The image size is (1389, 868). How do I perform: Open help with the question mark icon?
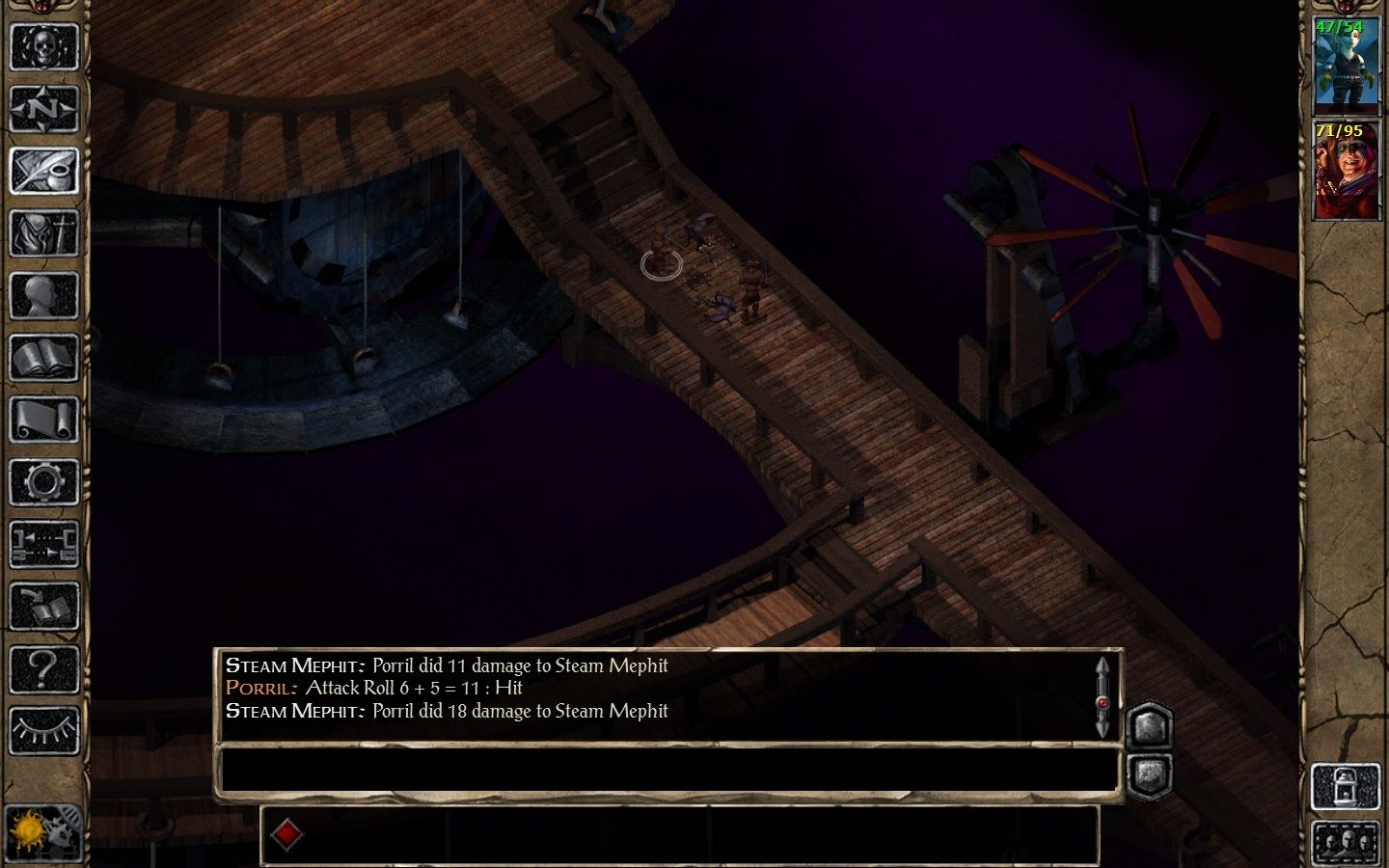click(x=43, y=668)
